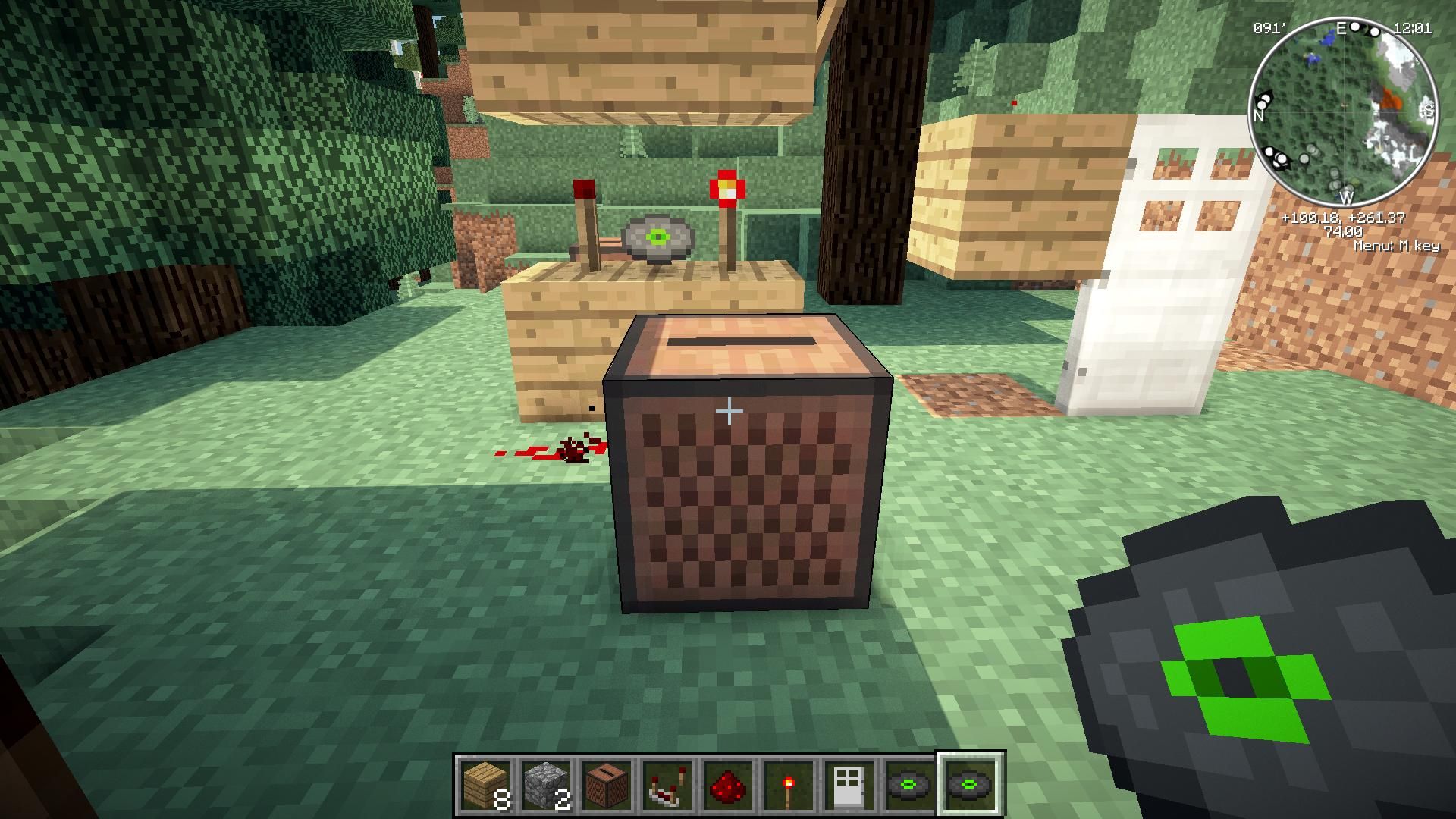Click the highlighted music disc hotbar slot
The width and height of the screenshot is (1456, 819).
[971, 784]
